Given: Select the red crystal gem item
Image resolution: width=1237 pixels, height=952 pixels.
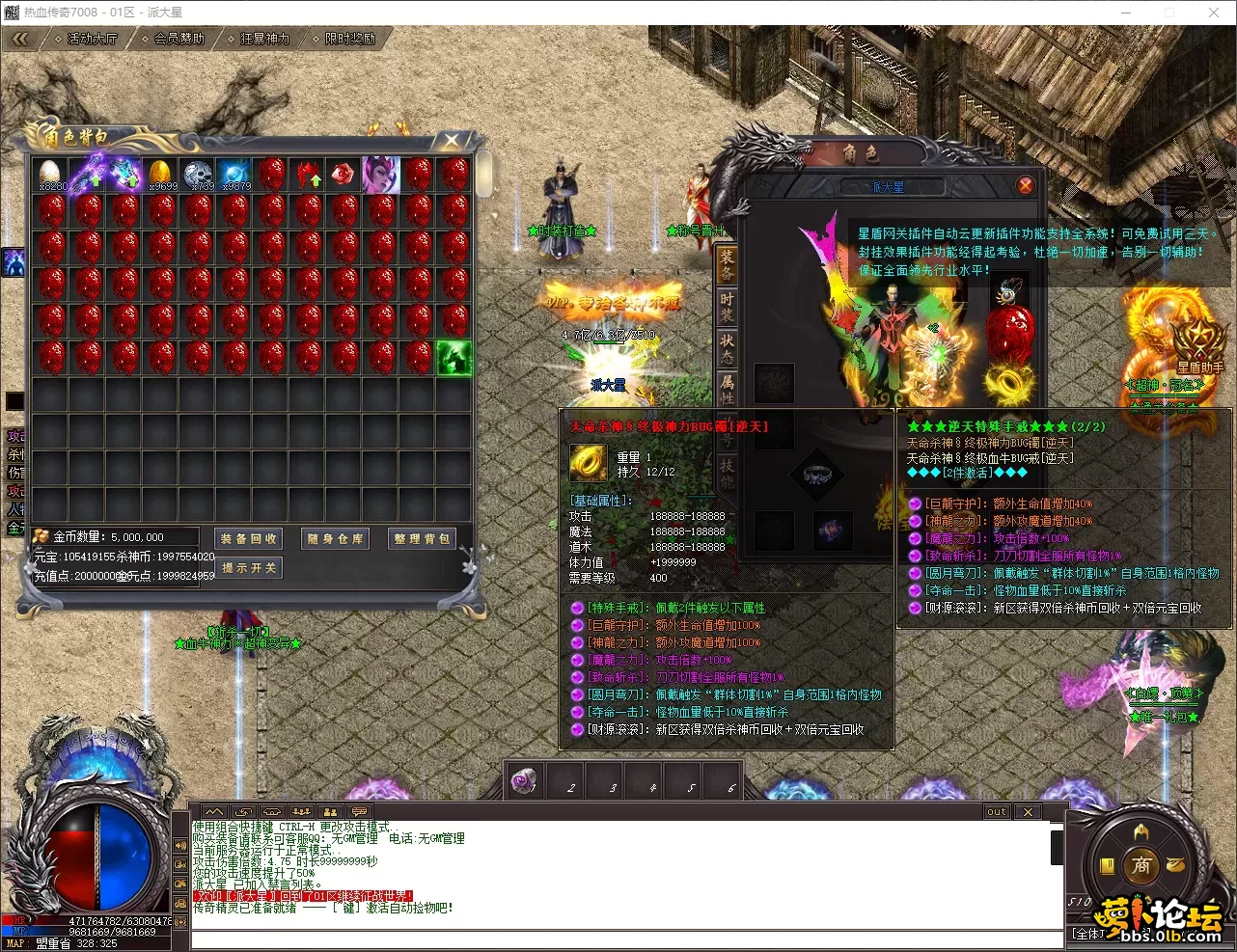Looking at the screenshot, I should (343, 174).
